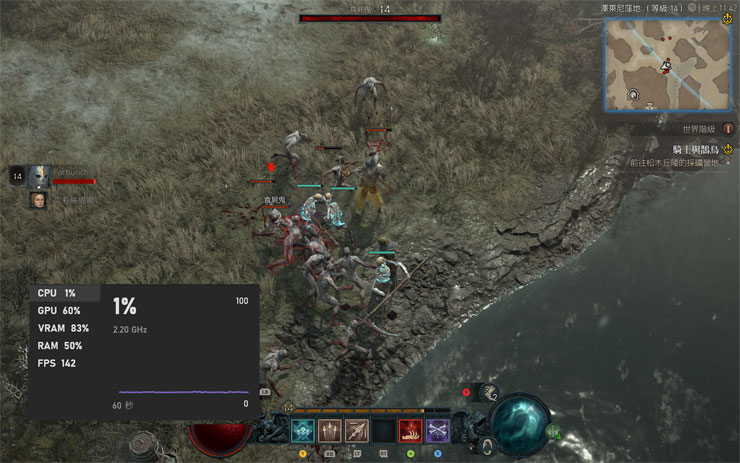
Task: Activate the purple crossed-blades skill
Action: [438, 431]
